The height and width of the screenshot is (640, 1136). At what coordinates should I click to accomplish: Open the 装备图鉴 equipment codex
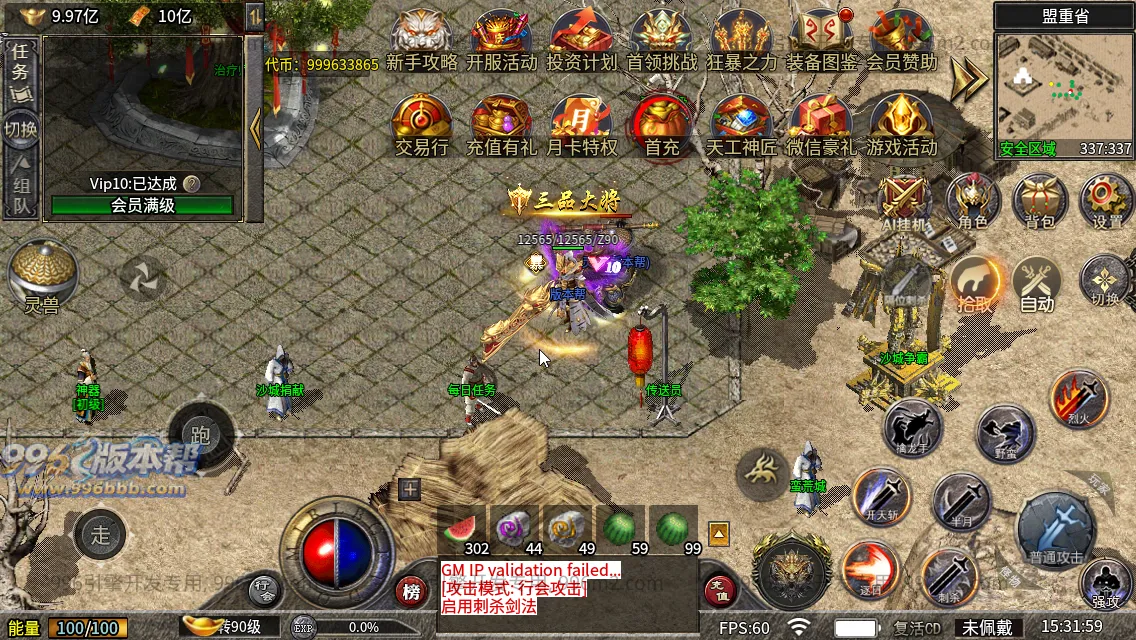point(822,40)
